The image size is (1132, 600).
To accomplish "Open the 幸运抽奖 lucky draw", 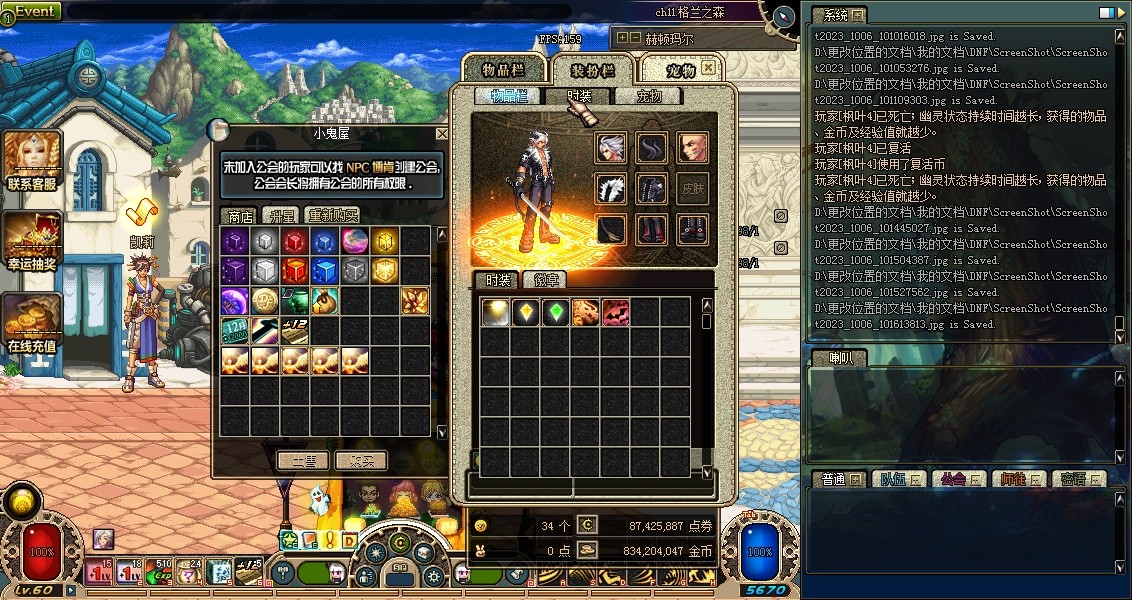I will pos(32,240).
